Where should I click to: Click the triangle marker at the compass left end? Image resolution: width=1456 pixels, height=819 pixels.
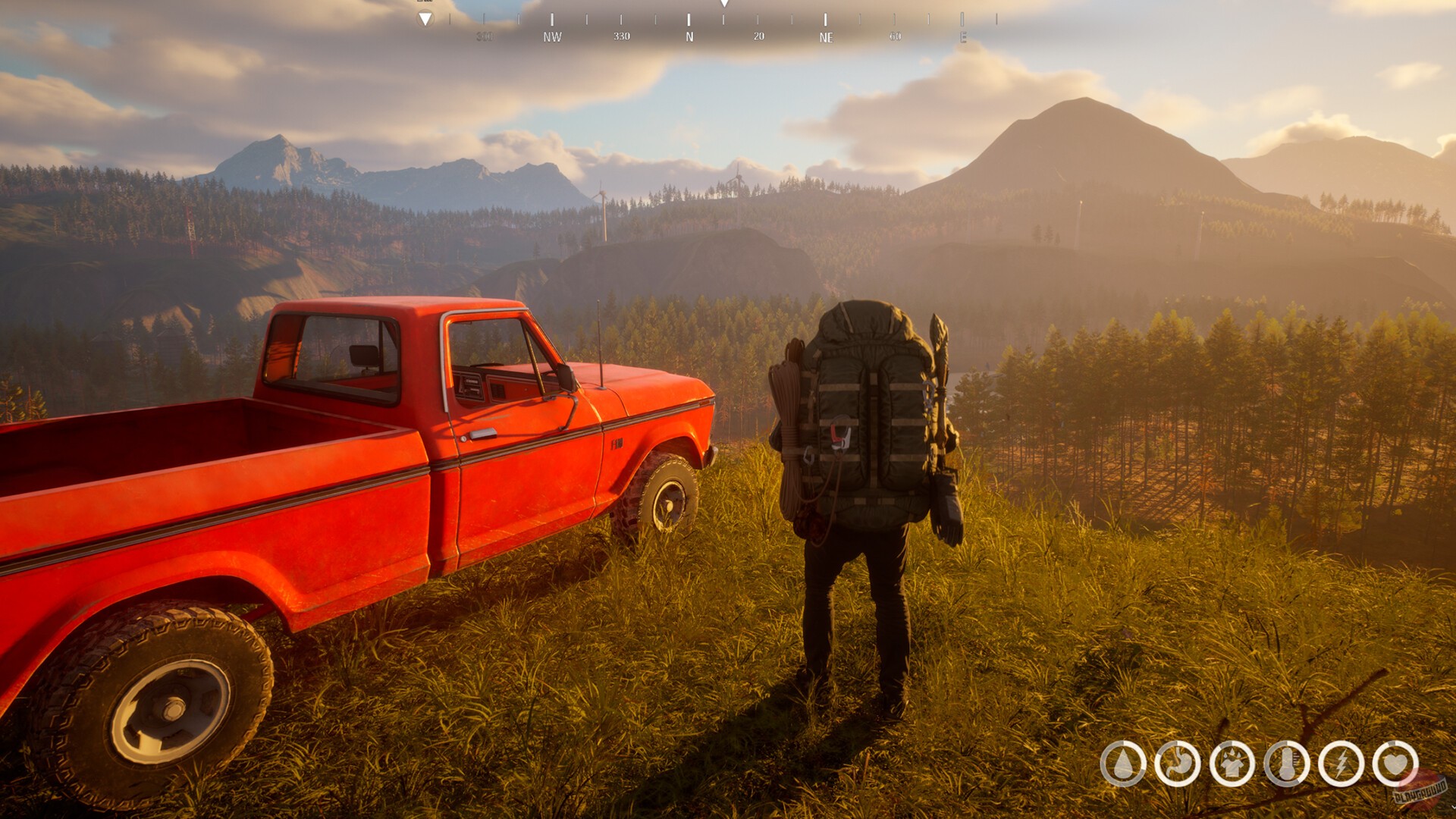(425, 20)
